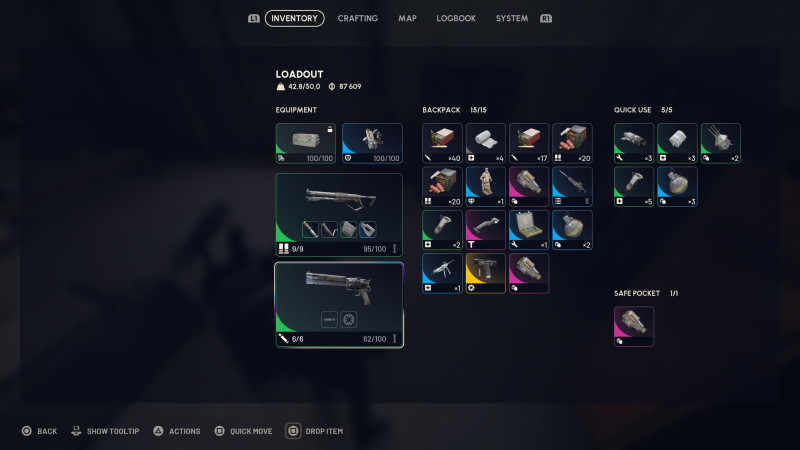Viewport: 800px width, 450px height.
Task: Select the Inventory tab
Action: [294, 18]
